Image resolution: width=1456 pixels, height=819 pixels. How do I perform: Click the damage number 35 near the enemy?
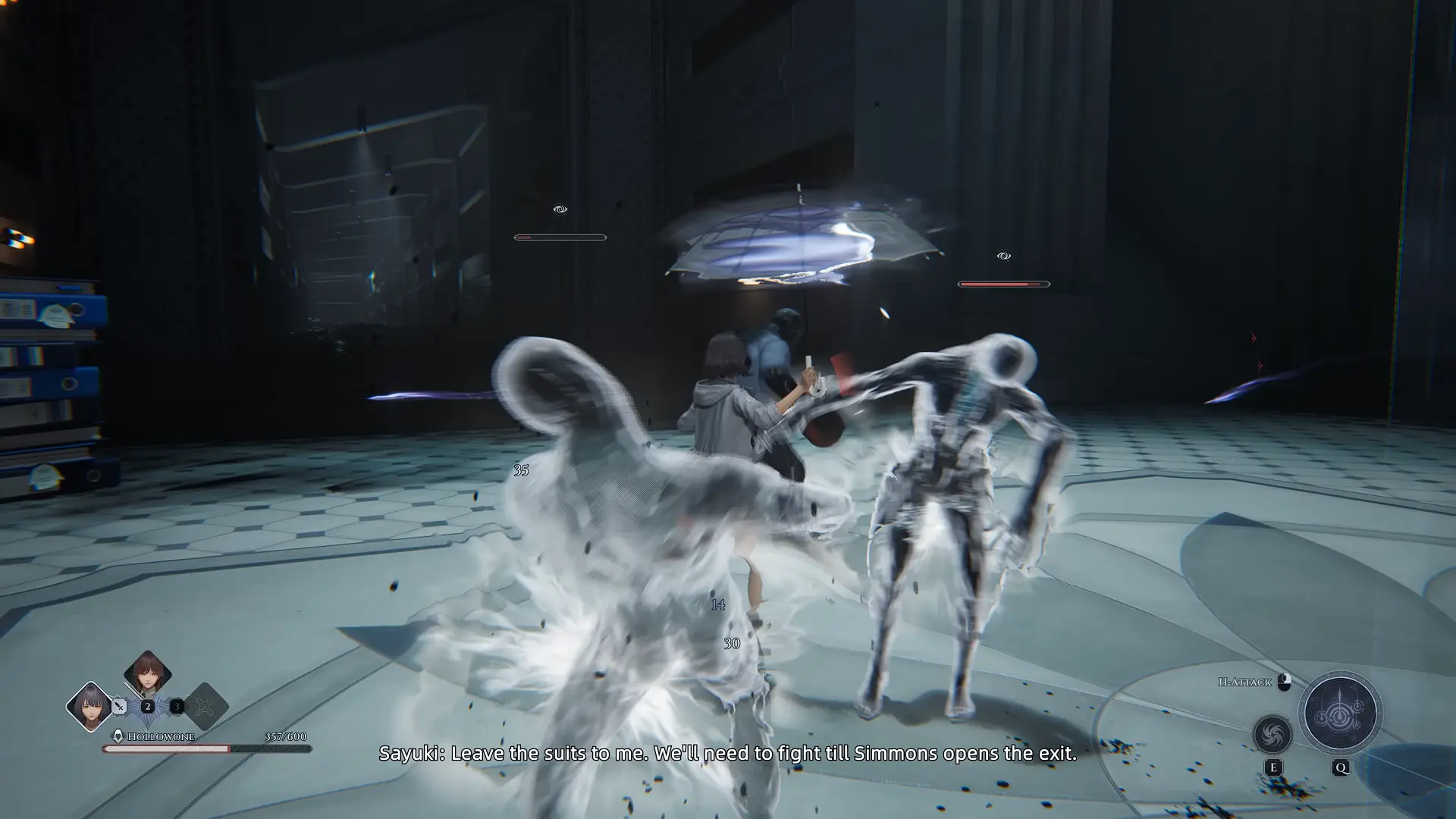coord(520,471)
